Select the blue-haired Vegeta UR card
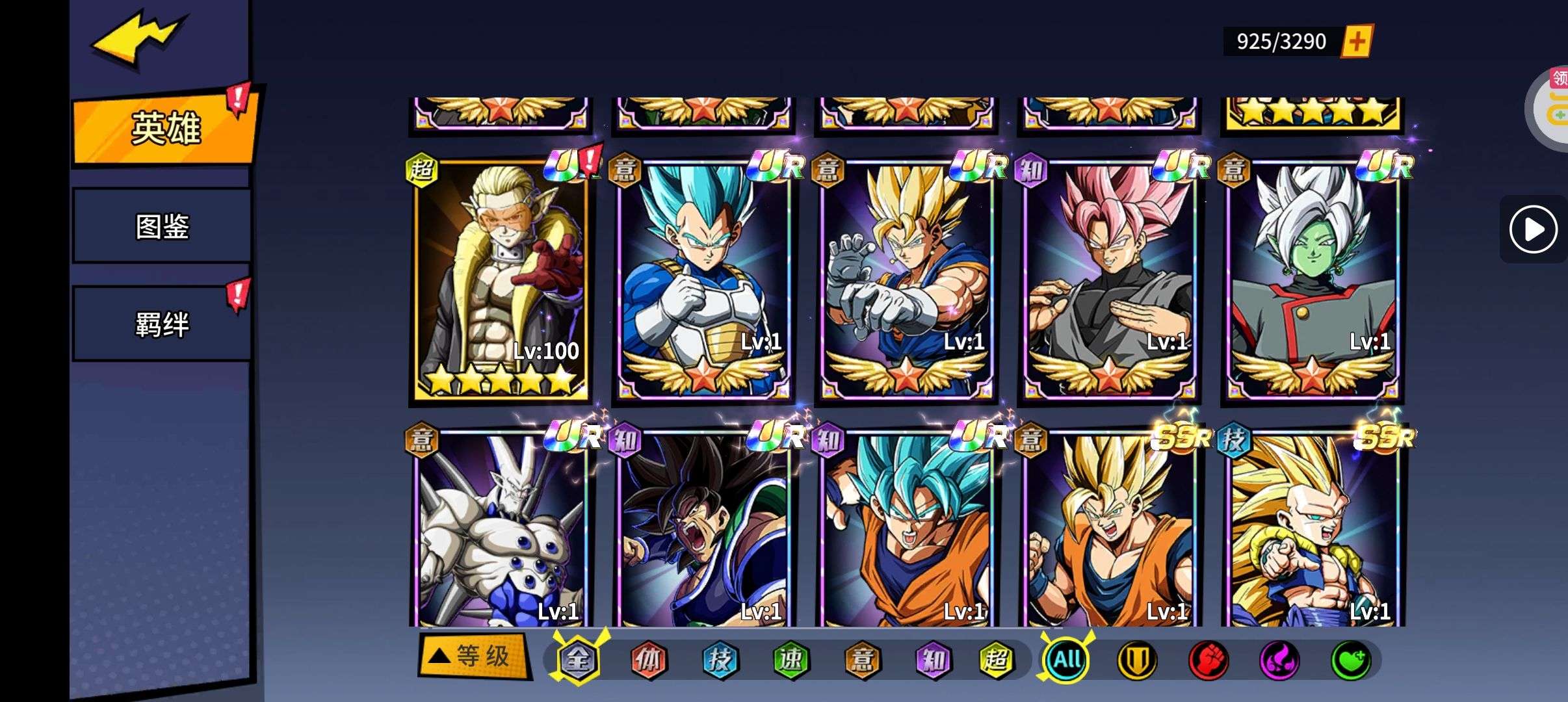 704,279
